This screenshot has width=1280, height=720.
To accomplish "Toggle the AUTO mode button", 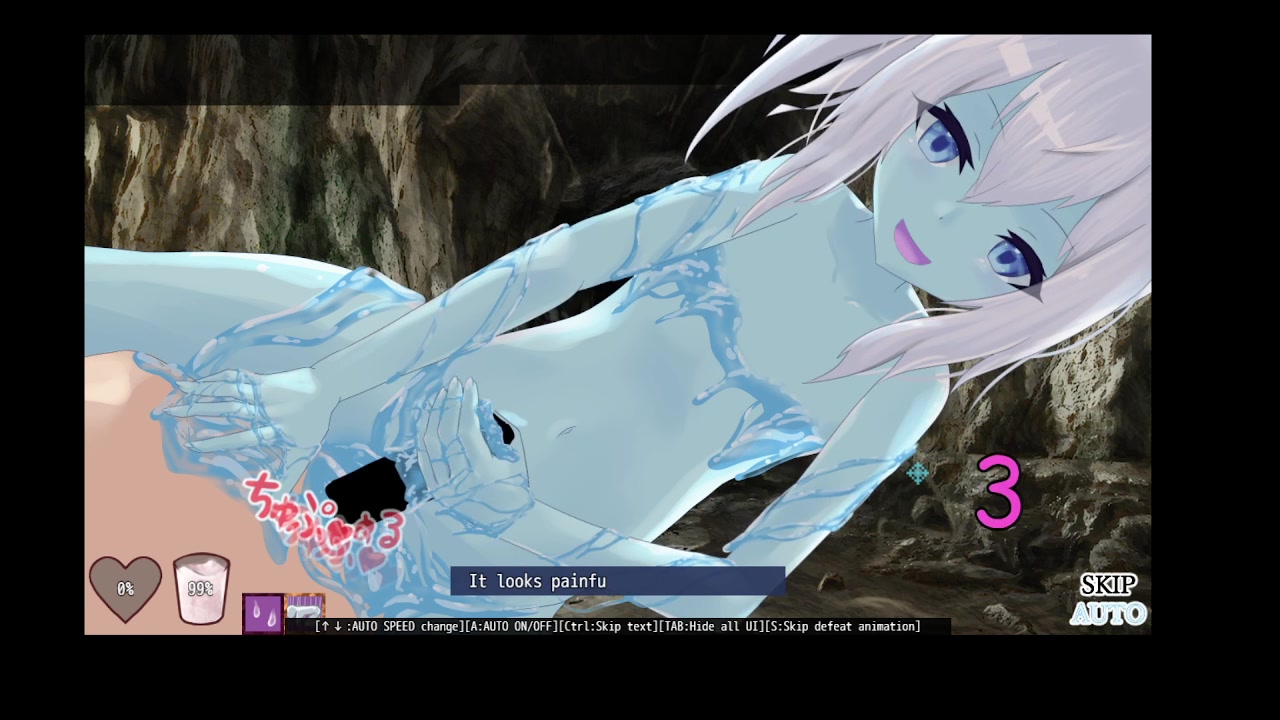I will (x=1108, y=613).
